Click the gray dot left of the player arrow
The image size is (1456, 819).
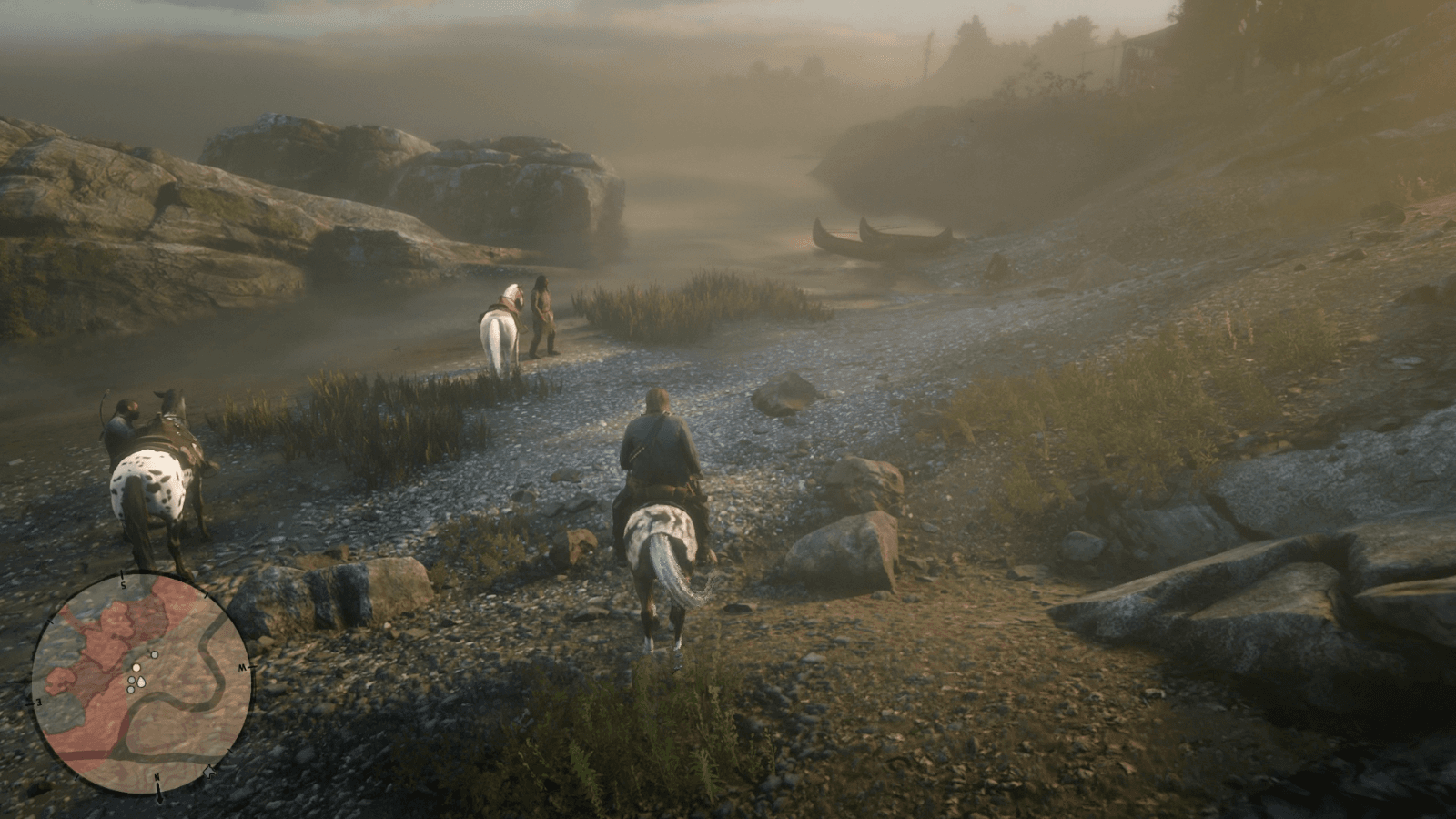point(132,679)
